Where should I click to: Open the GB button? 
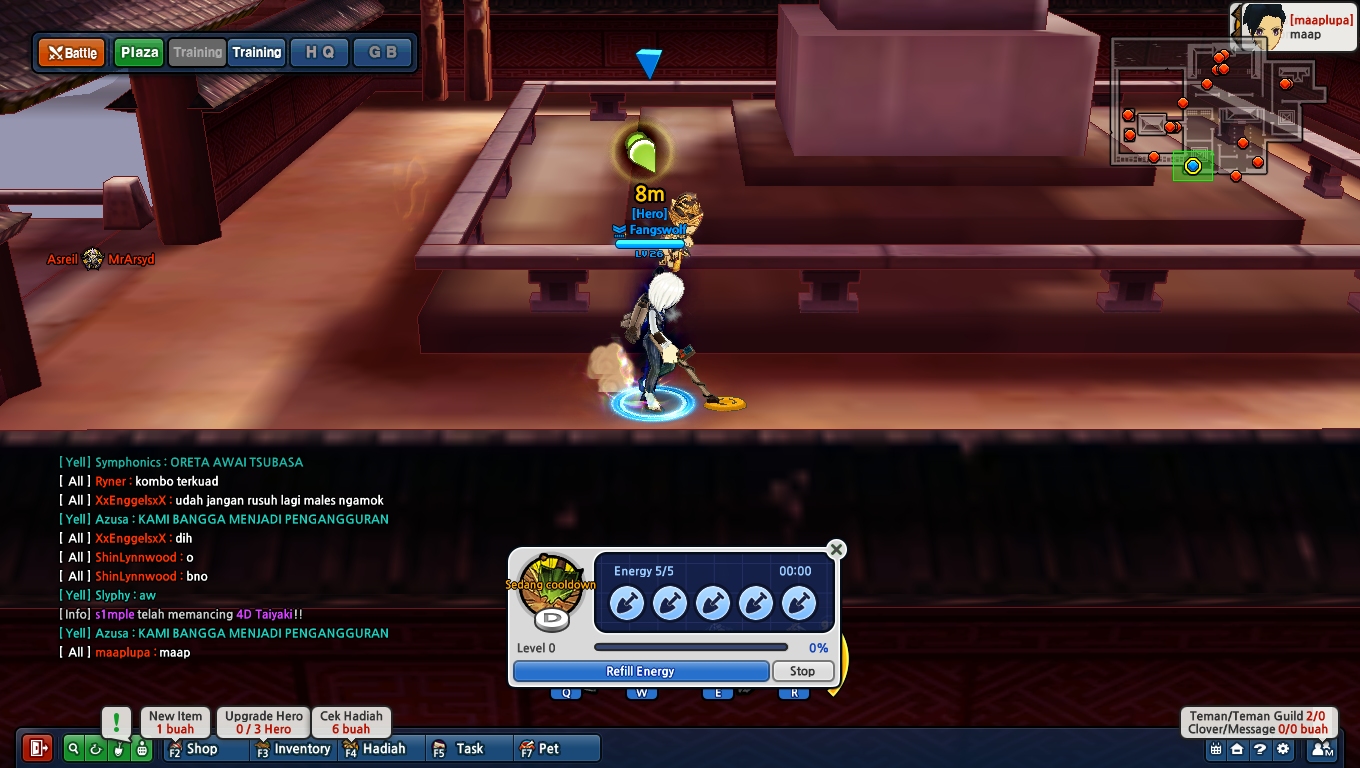(382, 53)
